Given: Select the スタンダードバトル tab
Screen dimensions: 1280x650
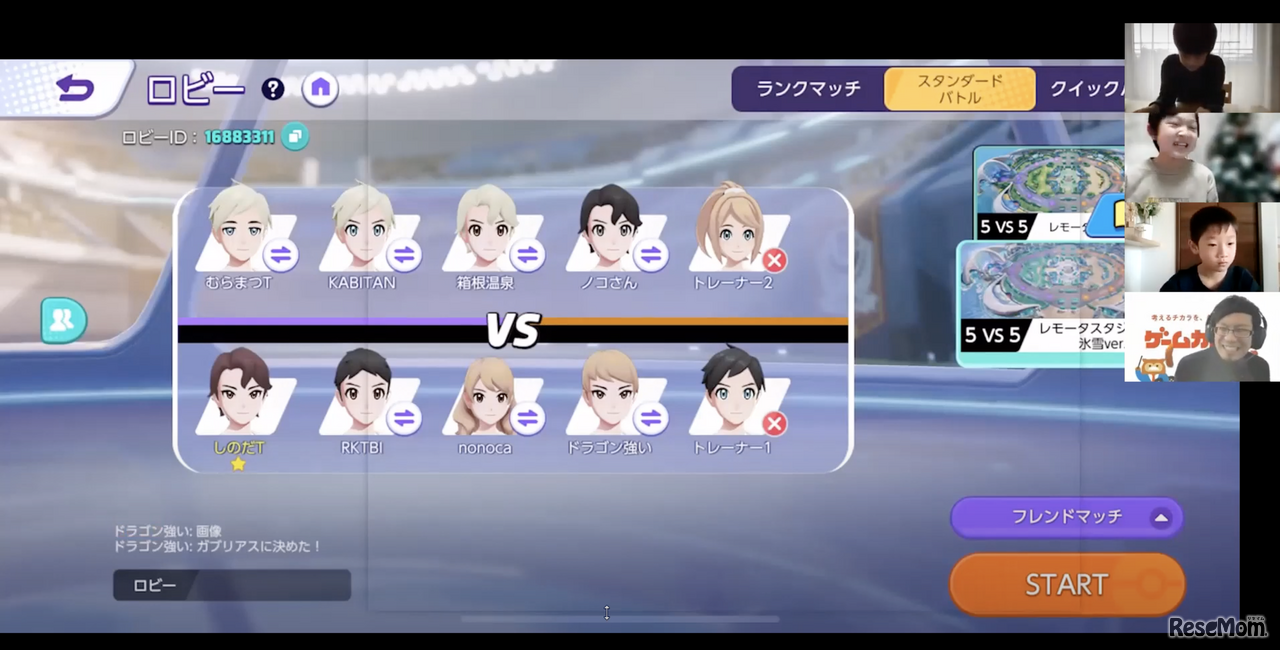Looking at the screenshot, I should click(959, 89).
